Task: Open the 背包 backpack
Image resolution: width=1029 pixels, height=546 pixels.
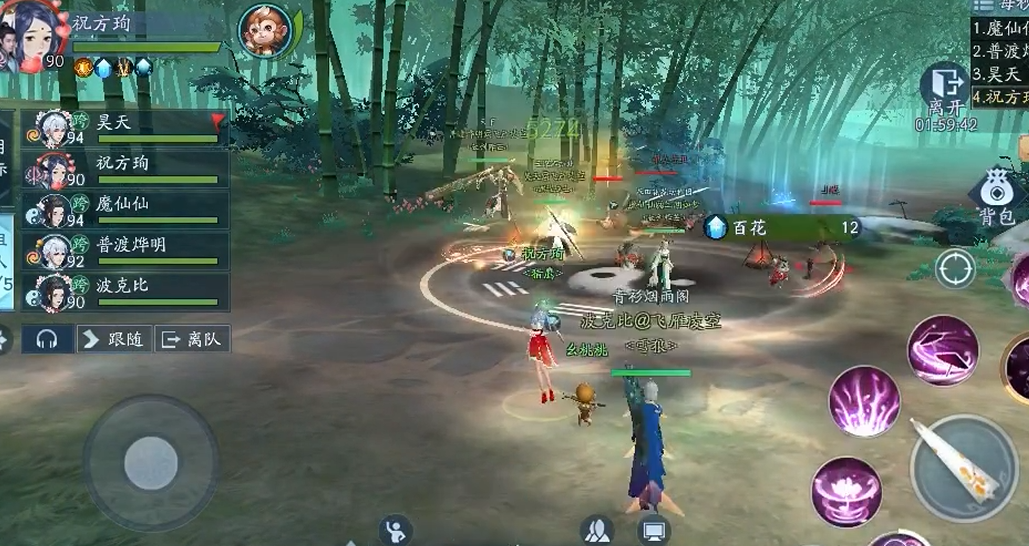Action: (996, 195)
